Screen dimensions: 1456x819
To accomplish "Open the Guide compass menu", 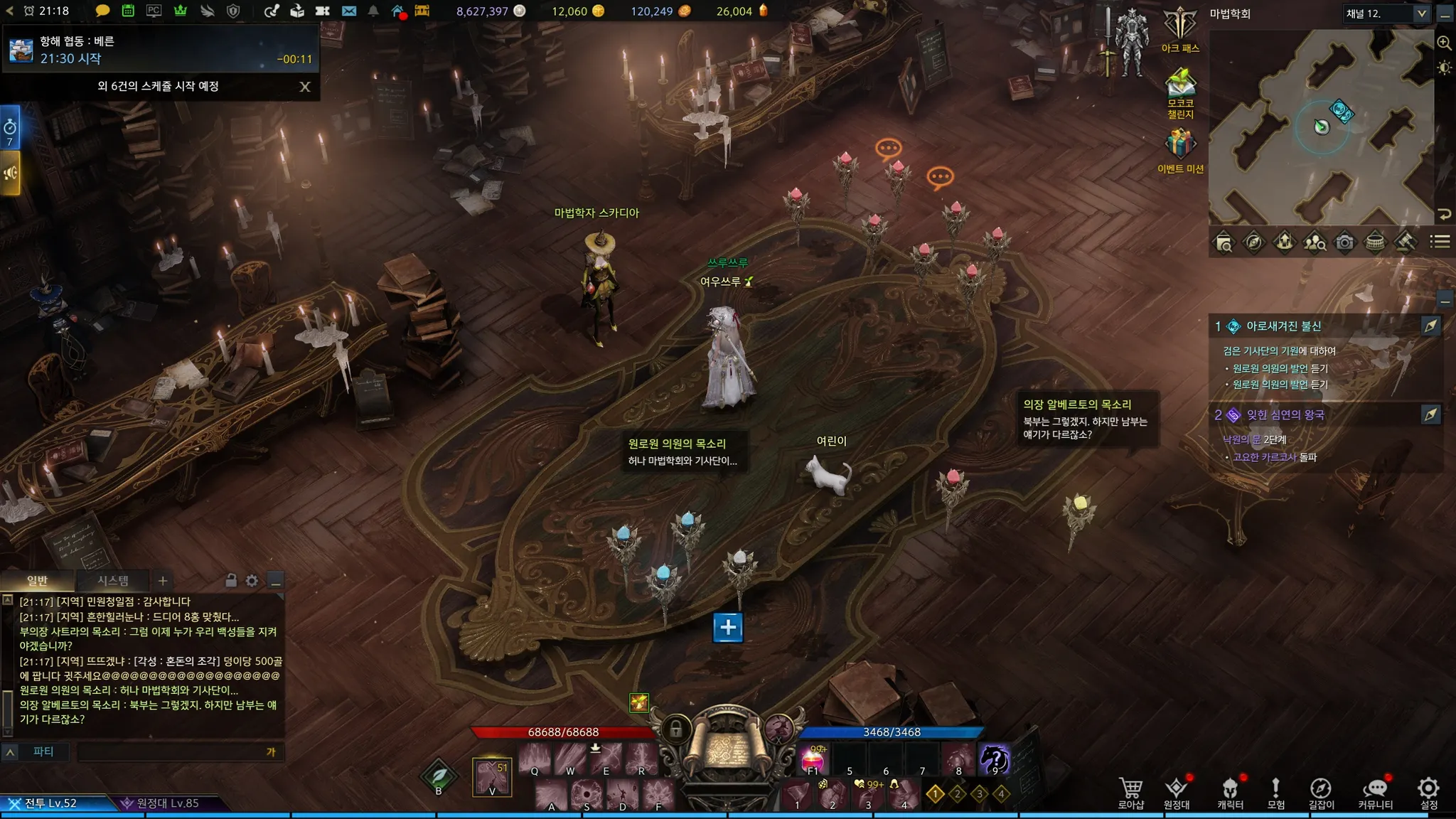I will tap(1321, 792).
